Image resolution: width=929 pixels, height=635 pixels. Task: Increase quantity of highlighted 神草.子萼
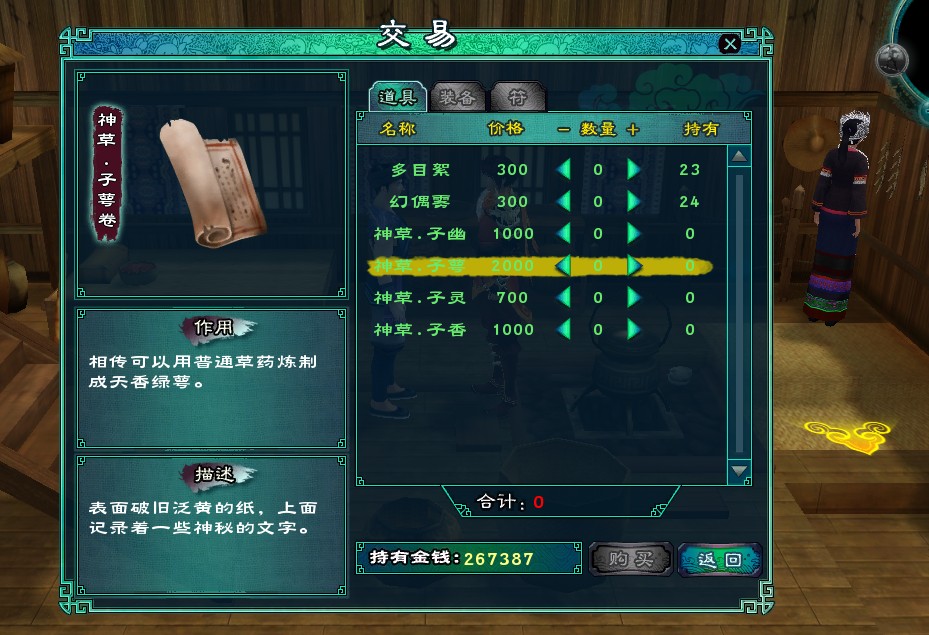click(x=633, y=266)
